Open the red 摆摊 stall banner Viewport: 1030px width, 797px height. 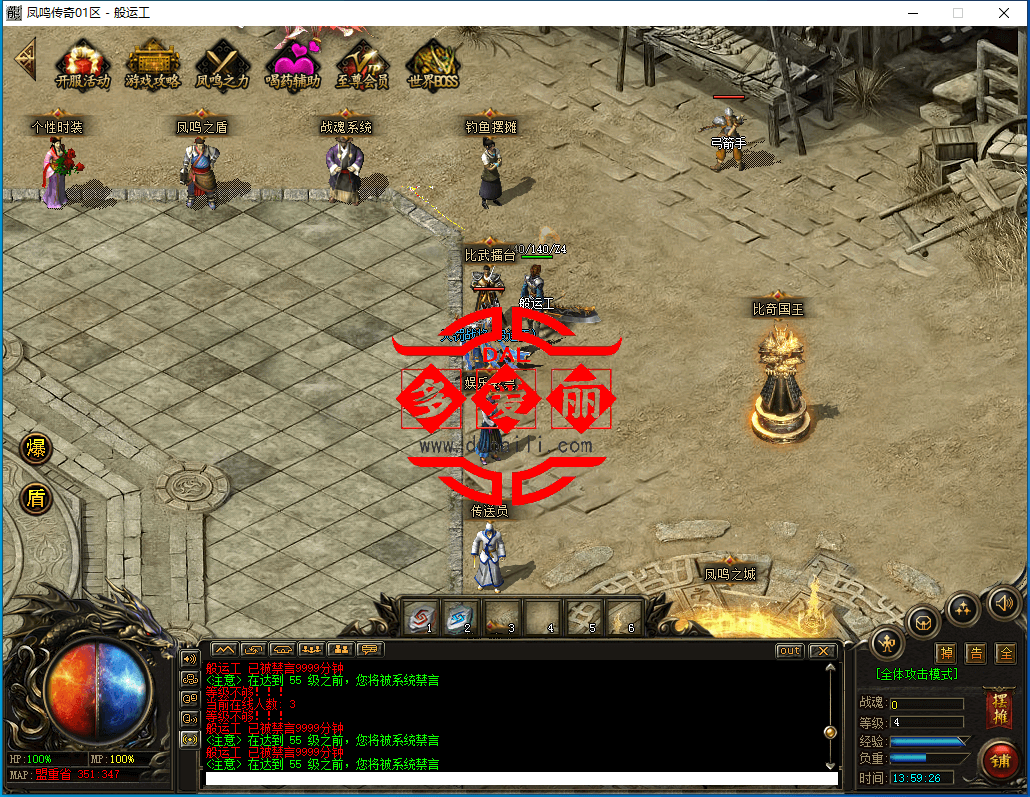point(998,709)
